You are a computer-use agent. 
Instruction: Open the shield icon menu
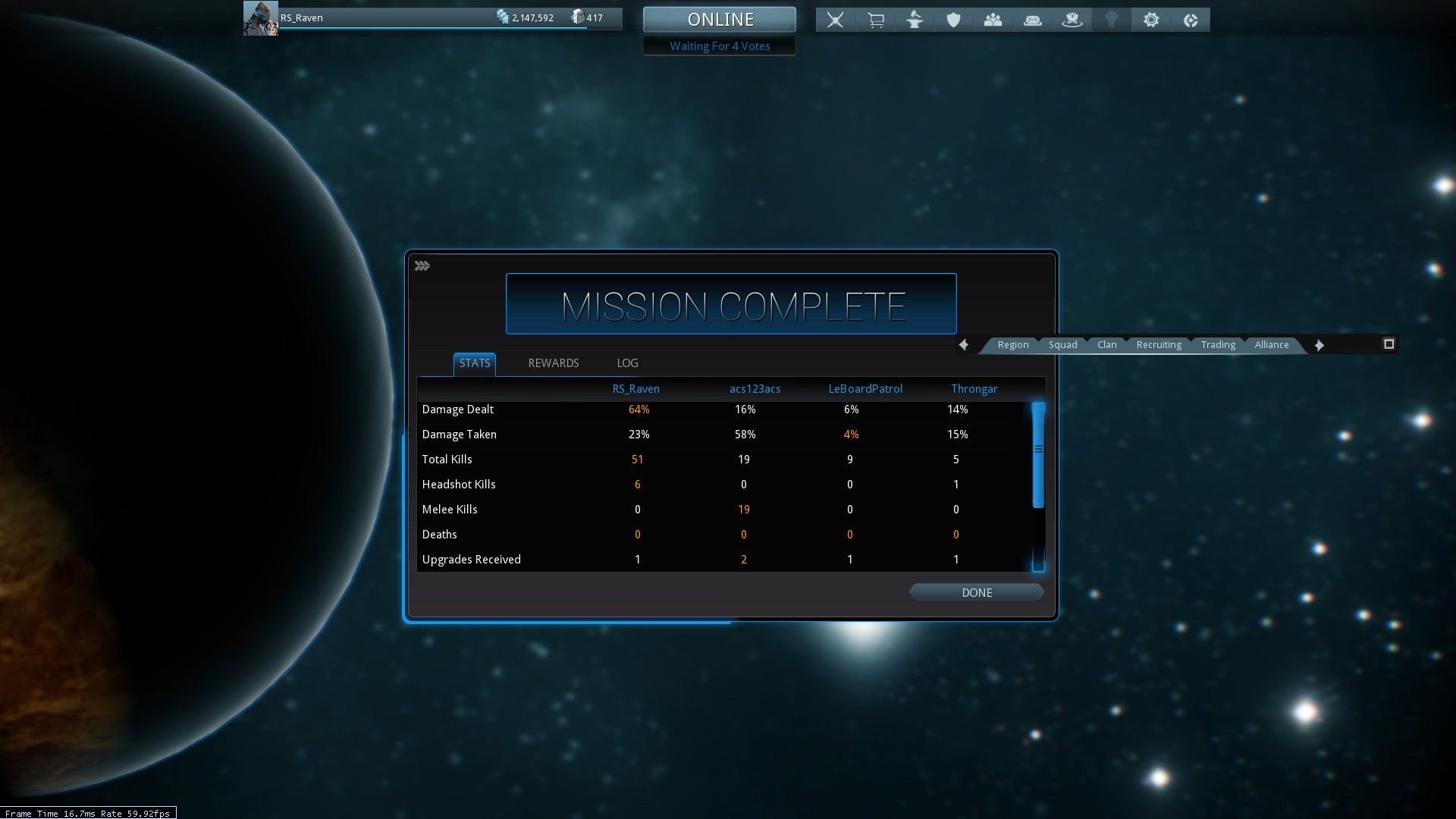(x=953, y=20)
